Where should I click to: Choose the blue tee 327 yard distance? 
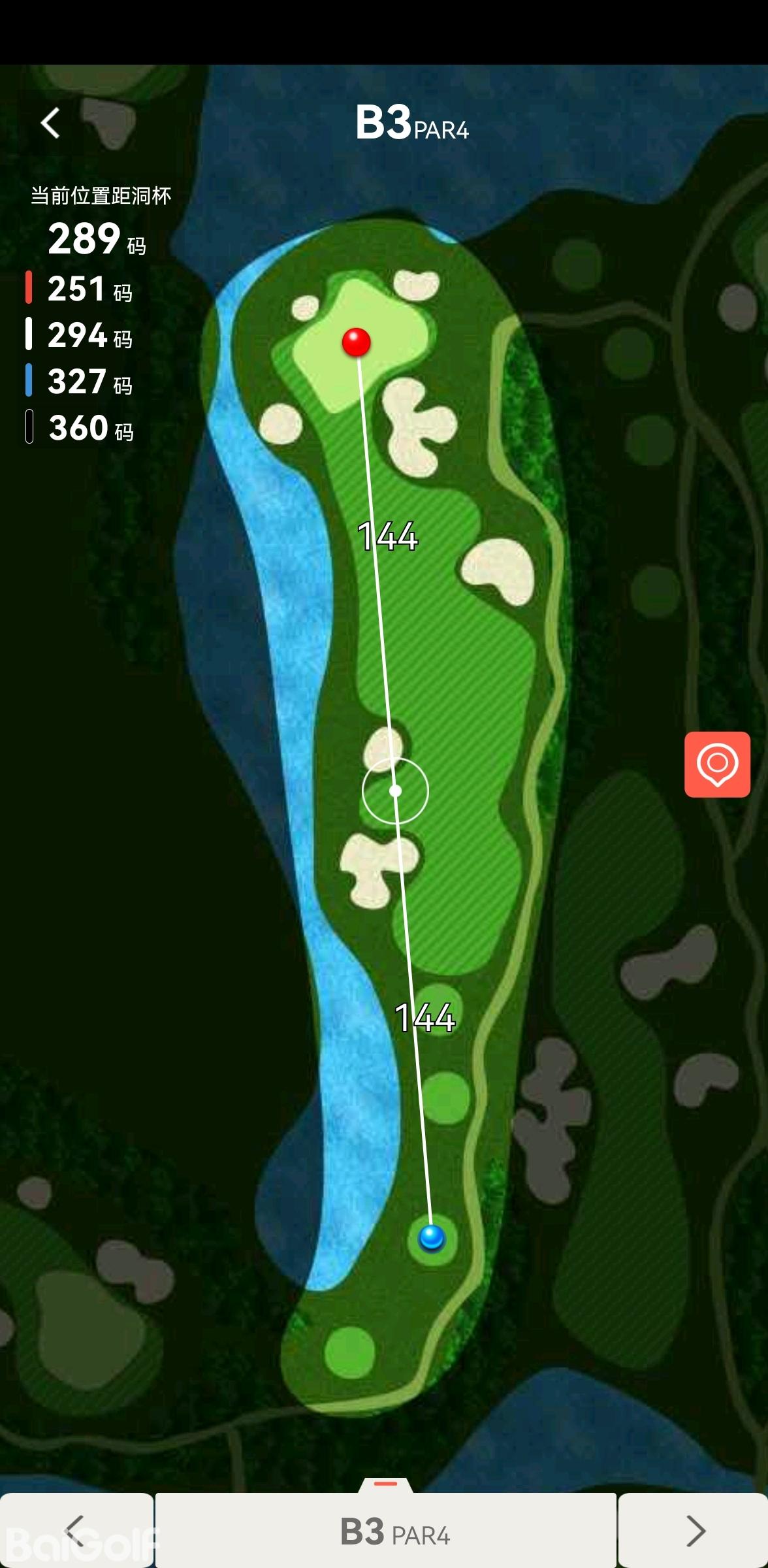tap(80, 382)
